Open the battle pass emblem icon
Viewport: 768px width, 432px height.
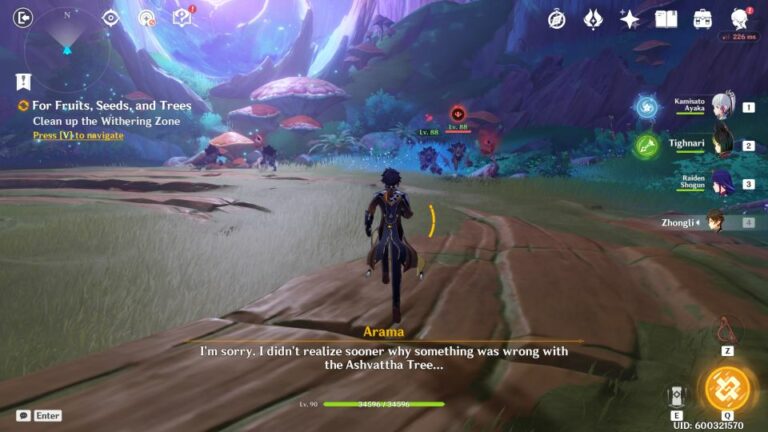tap(593, 19)
